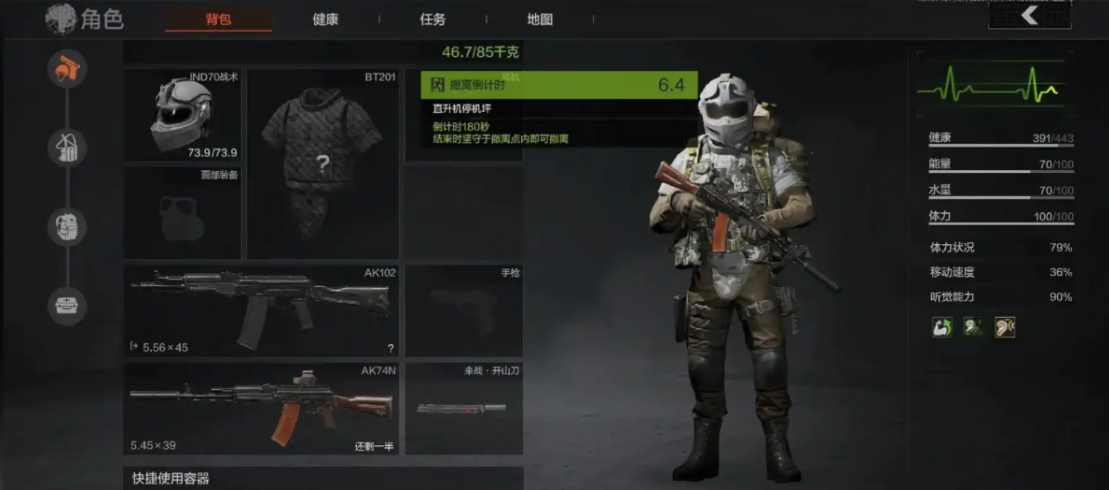
Task: Click the back arrow button
Action: pyautogui.click(x=1029, y=16)
